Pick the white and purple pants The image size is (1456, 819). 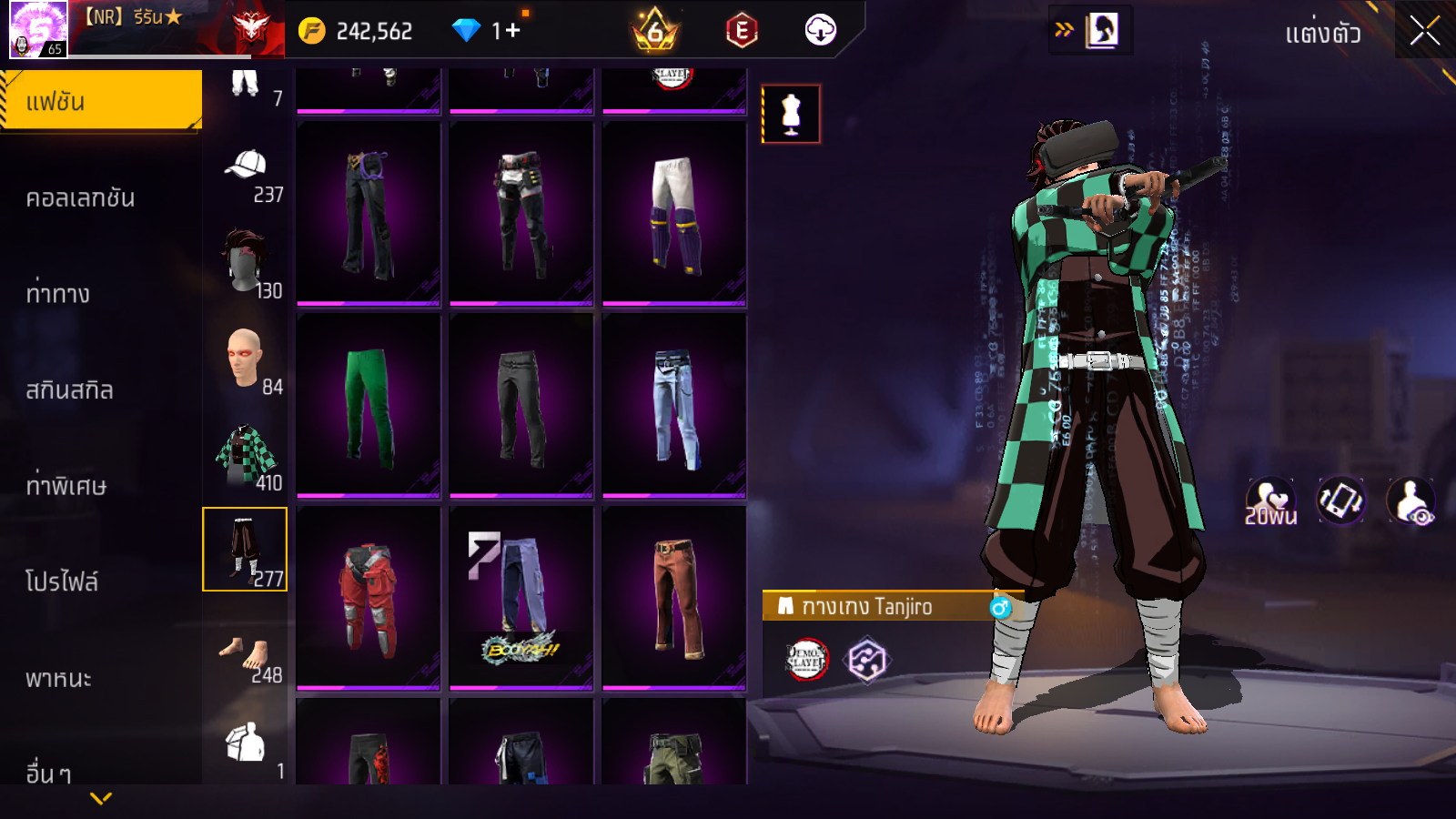pyautogui.click(x=673, y=214)
